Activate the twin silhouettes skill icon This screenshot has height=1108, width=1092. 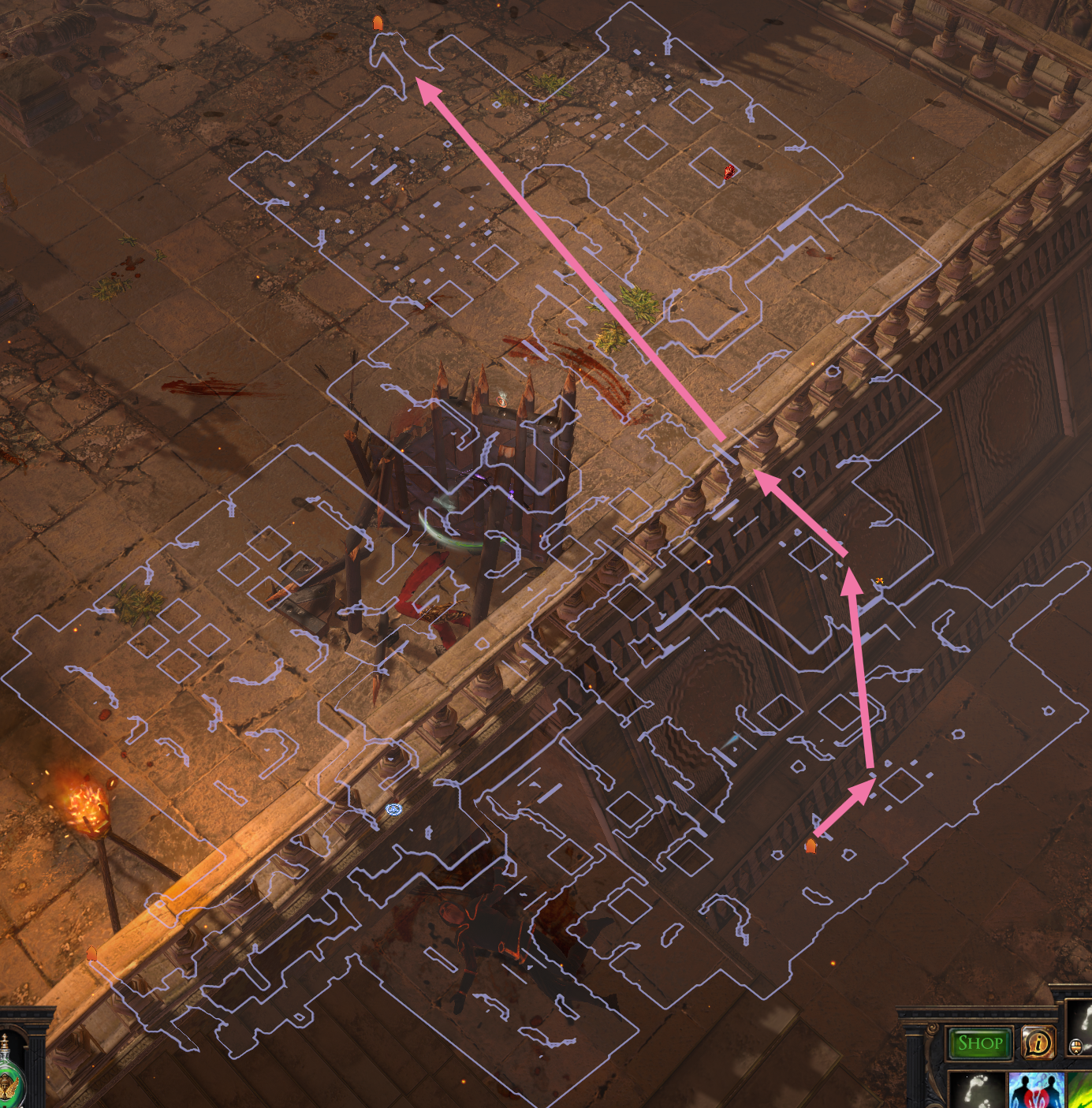tap(1036, 1091)
